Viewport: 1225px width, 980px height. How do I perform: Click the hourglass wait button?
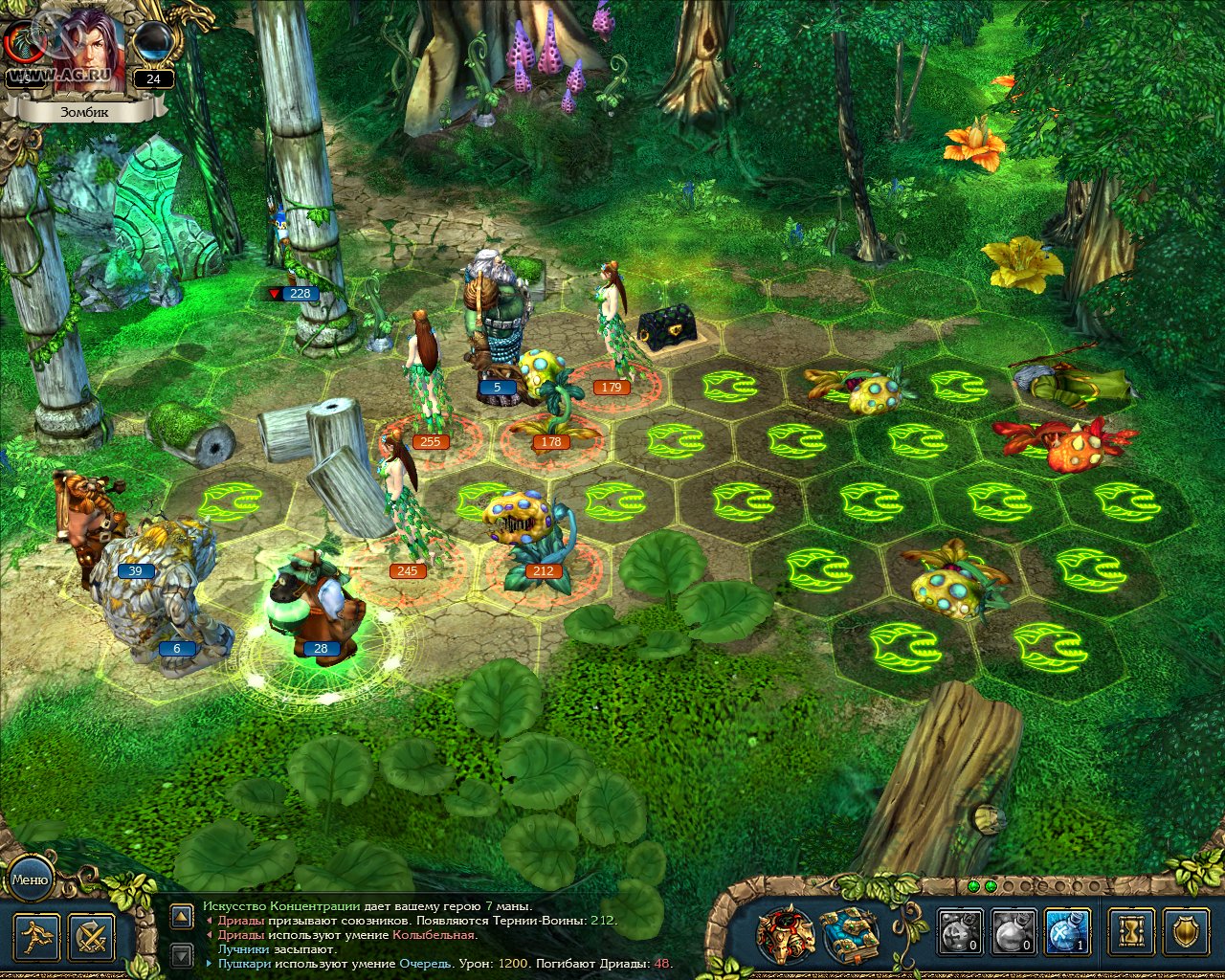click(x=1132, y=931)
